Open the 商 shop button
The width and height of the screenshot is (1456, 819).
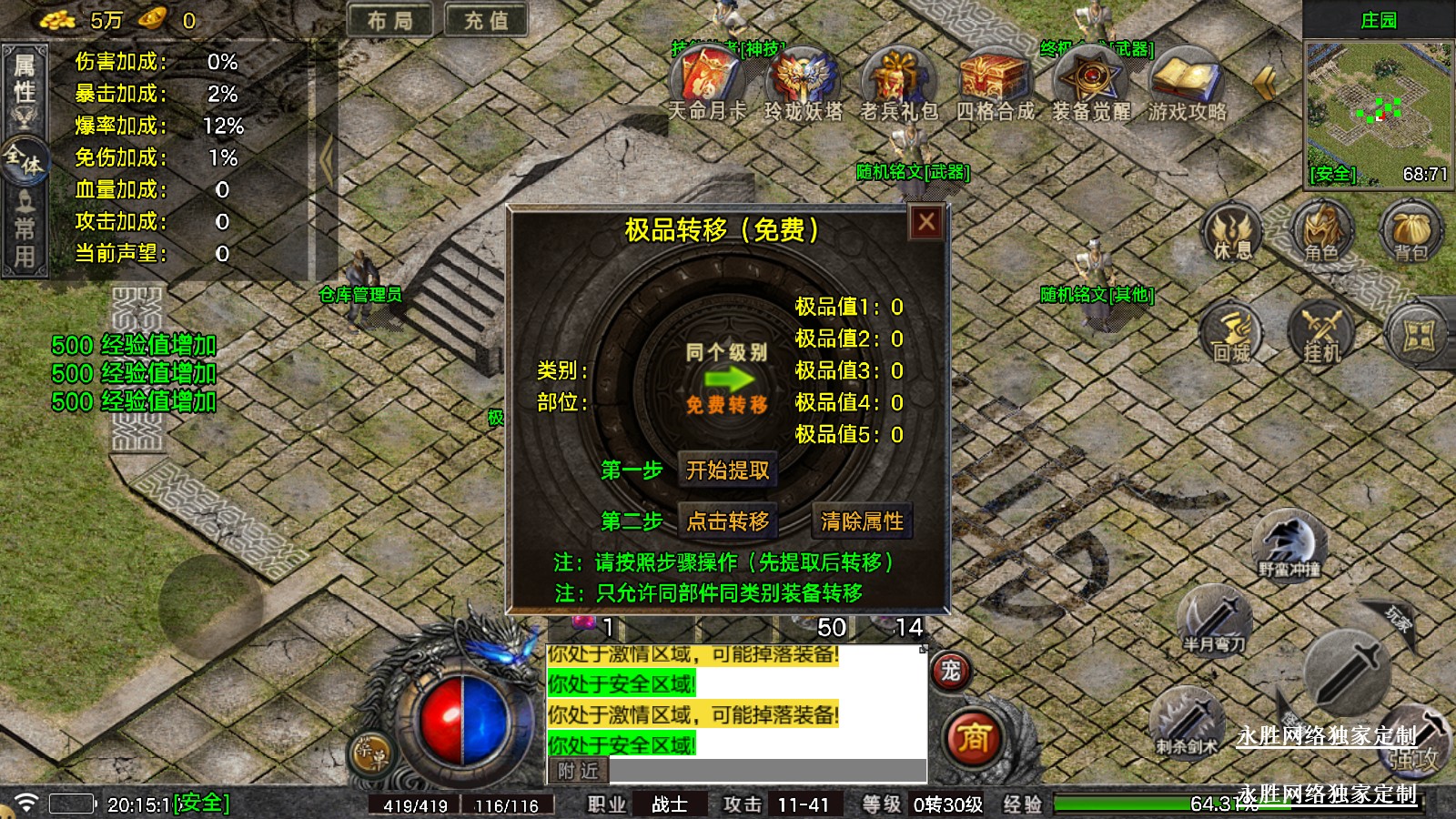[973, 737]
